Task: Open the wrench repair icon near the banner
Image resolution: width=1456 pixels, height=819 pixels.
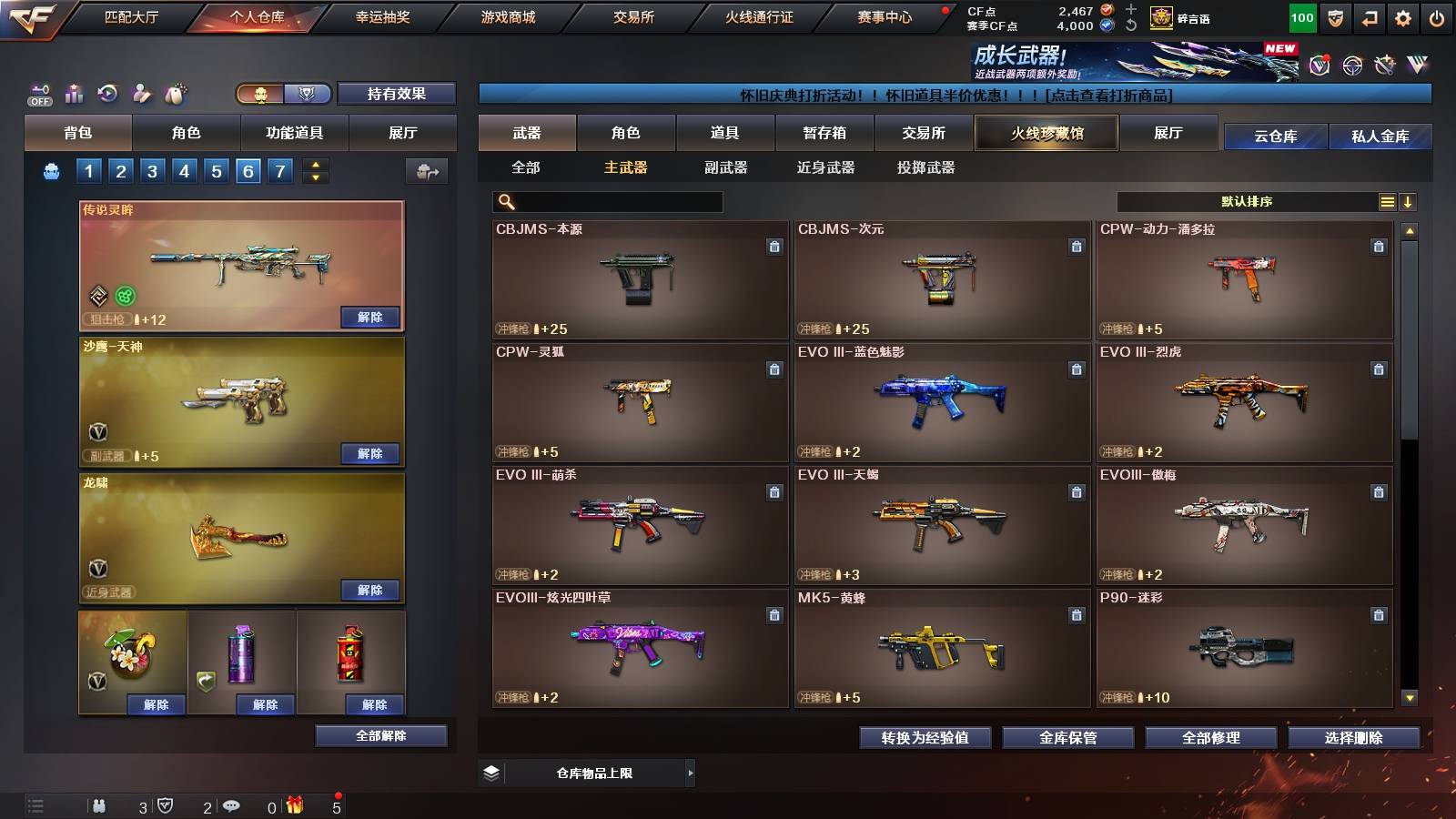Action: pos(1385,66)
